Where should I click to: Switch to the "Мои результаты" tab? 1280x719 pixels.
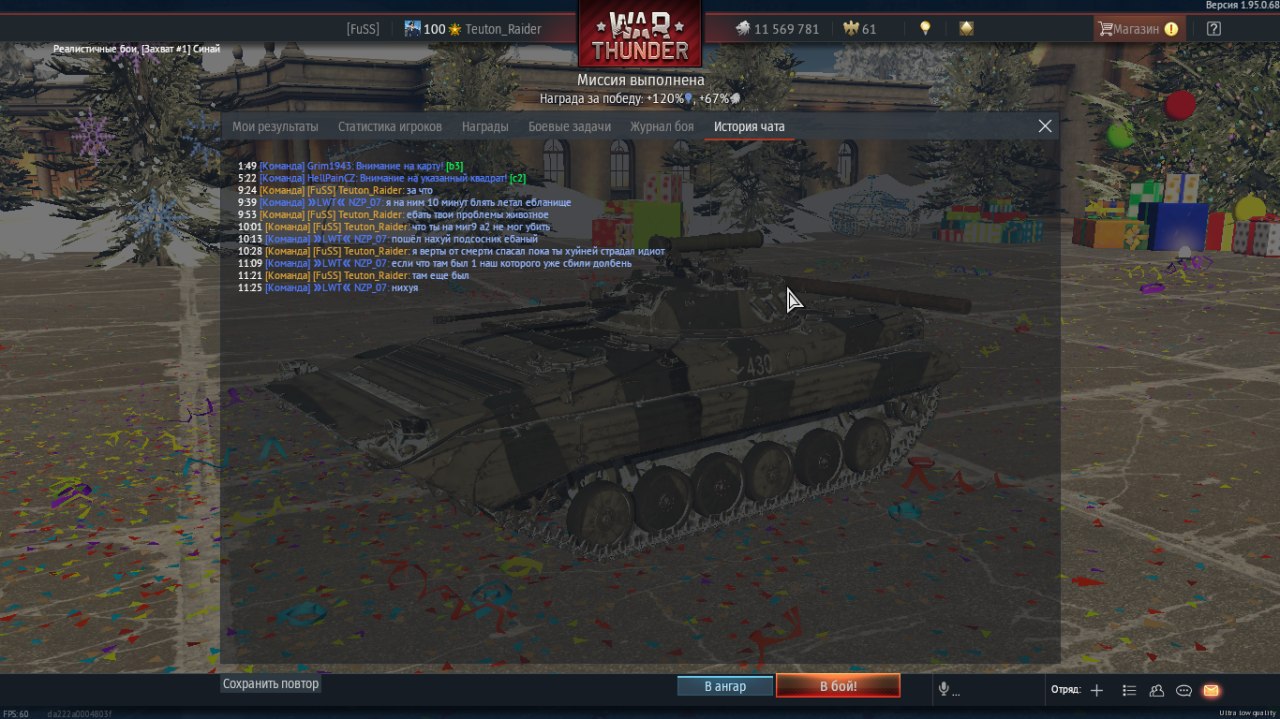coord(275,127)
